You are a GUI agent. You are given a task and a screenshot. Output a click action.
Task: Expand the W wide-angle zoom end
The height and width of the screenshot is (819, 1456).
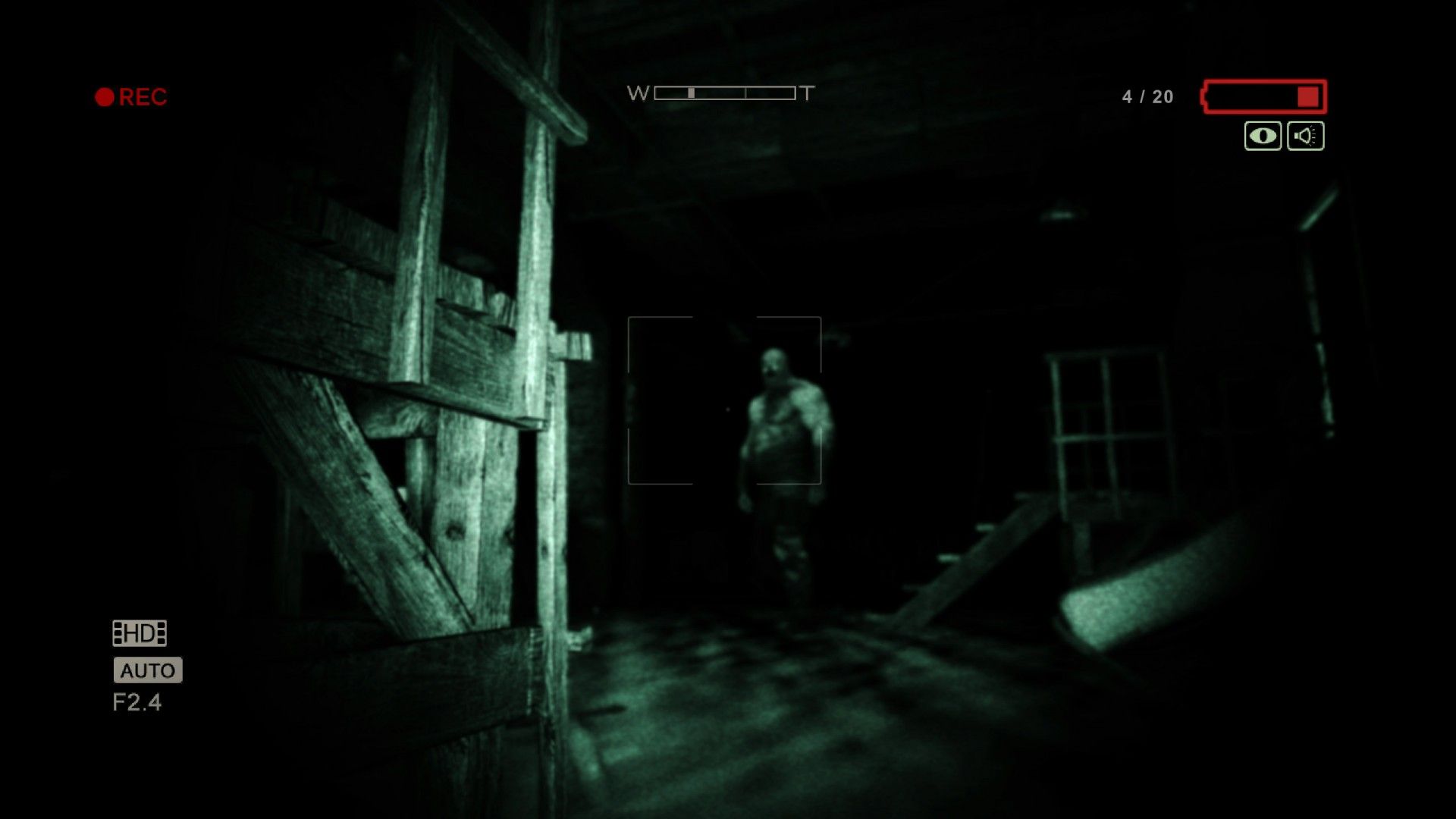pos(639,94)
